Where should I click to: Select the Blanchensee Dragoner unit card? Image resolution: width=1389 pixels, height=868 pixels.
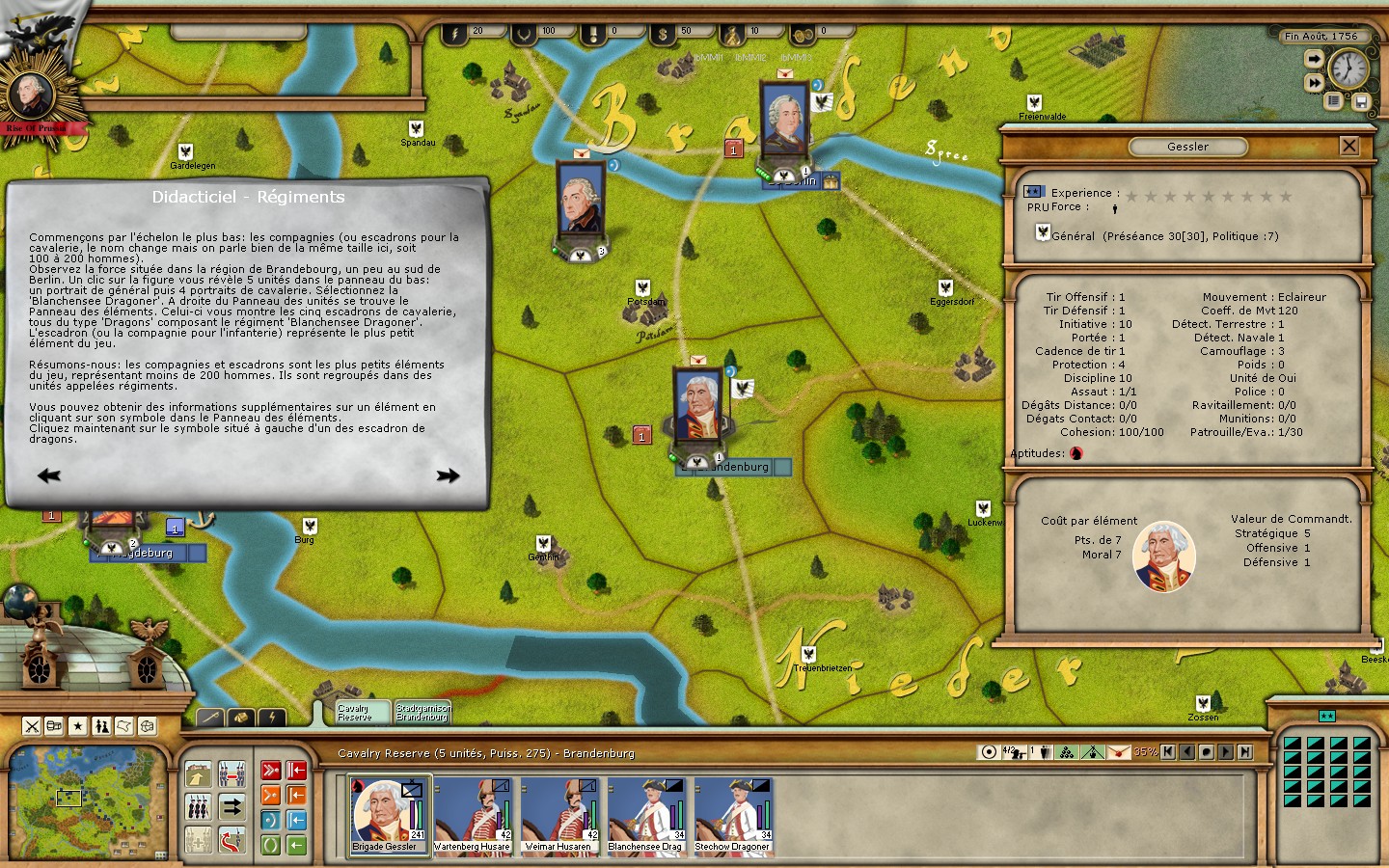645,816
